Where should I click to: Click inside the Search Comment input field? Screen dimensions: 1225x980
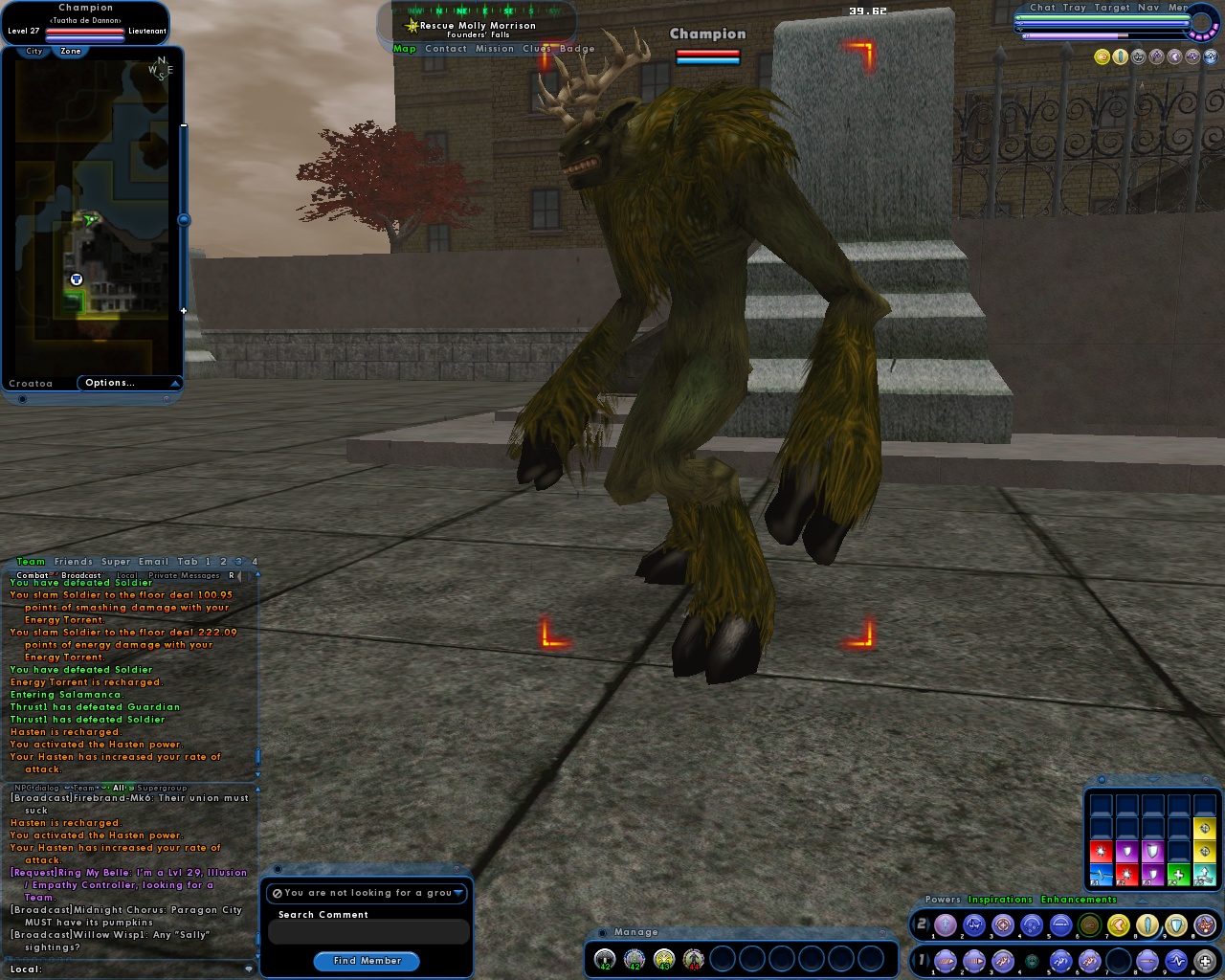pos(367,931)
